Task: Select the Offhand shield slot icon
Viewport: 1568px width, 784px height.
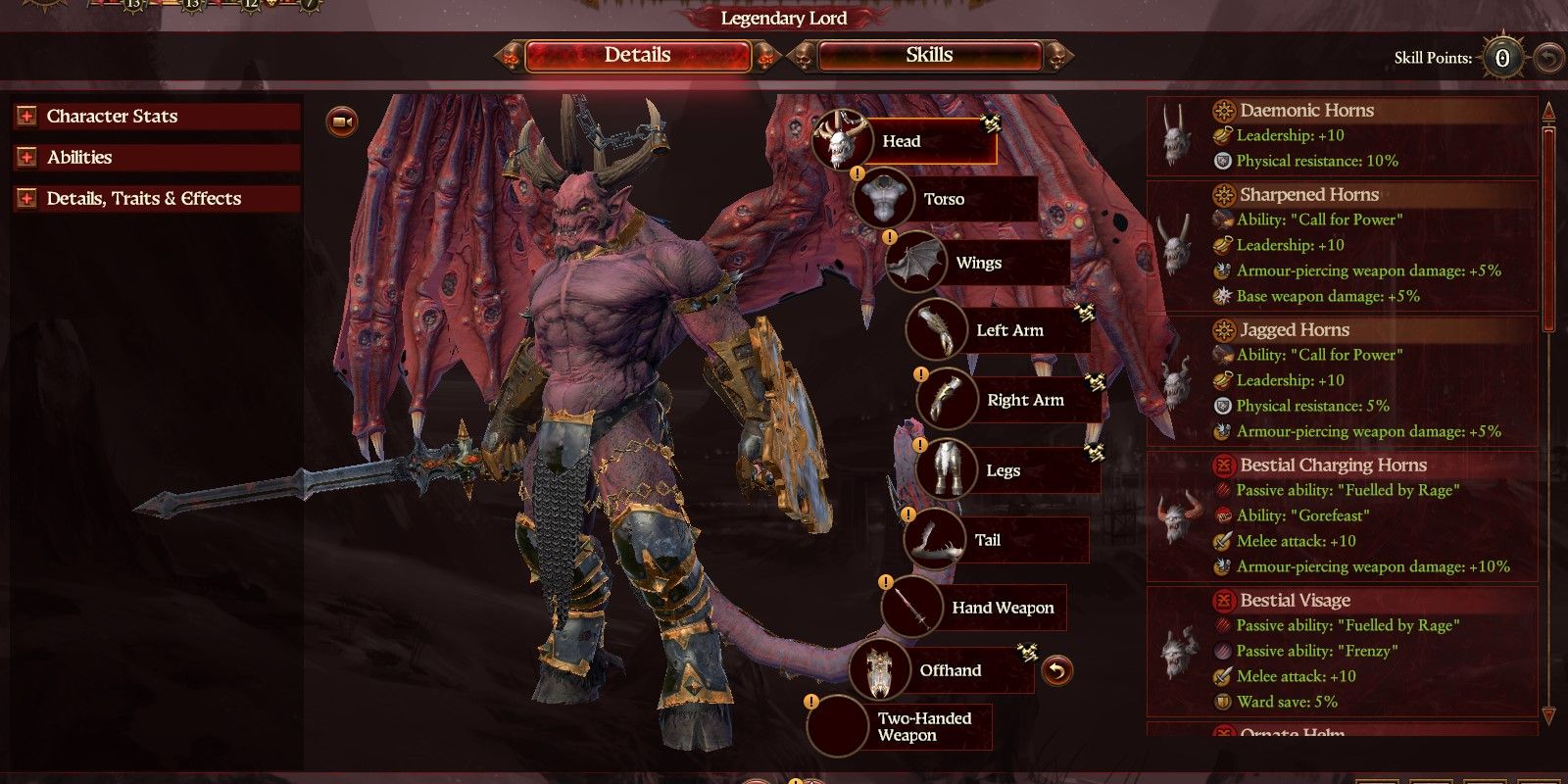Action: tap(880, 670)
